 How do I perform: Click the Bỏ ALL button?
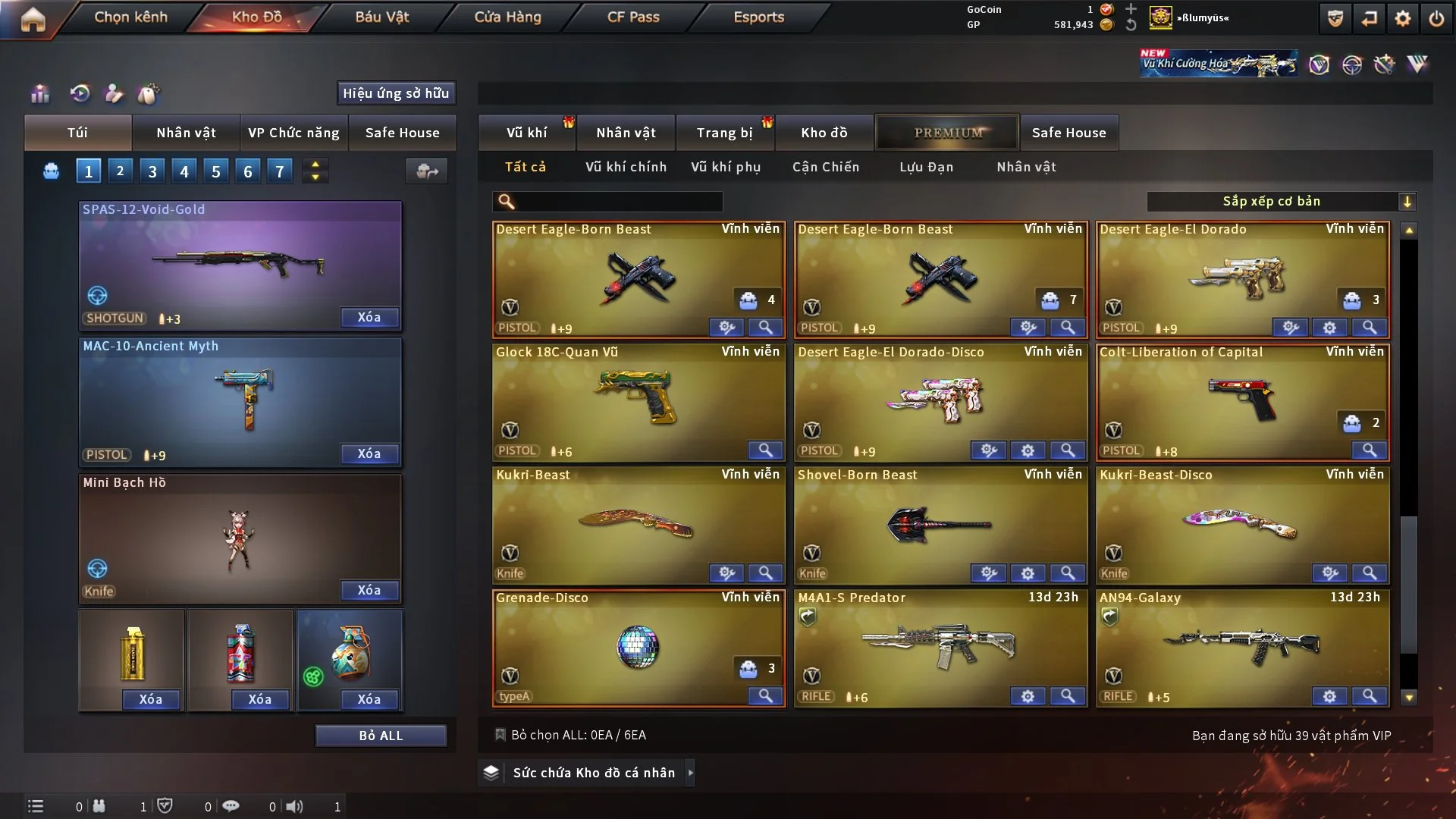tap(381, 736)
